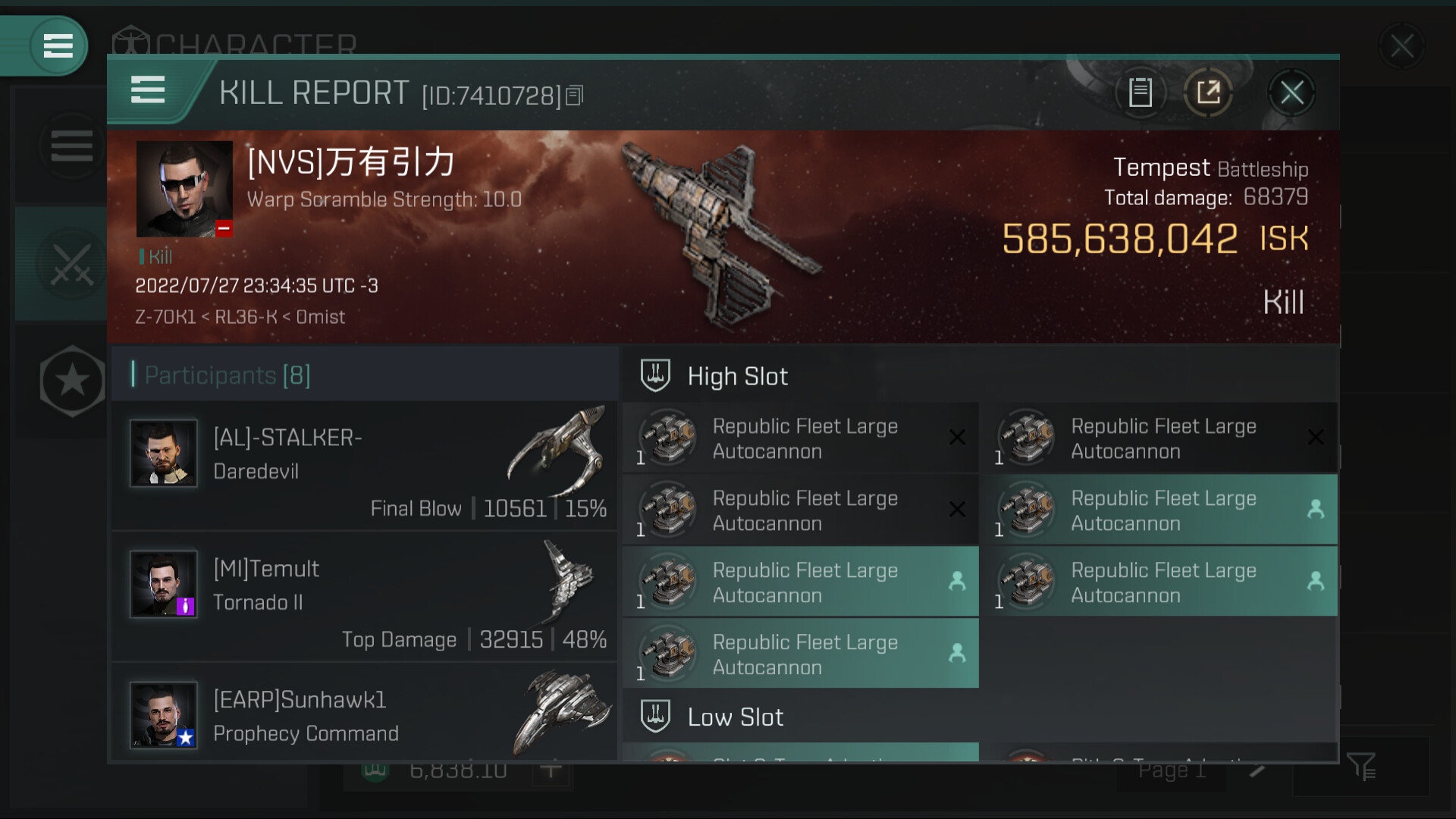This screenshot has height=819, width=1456.
Task: Open the crossed swords combat tab
Action: 71,265
